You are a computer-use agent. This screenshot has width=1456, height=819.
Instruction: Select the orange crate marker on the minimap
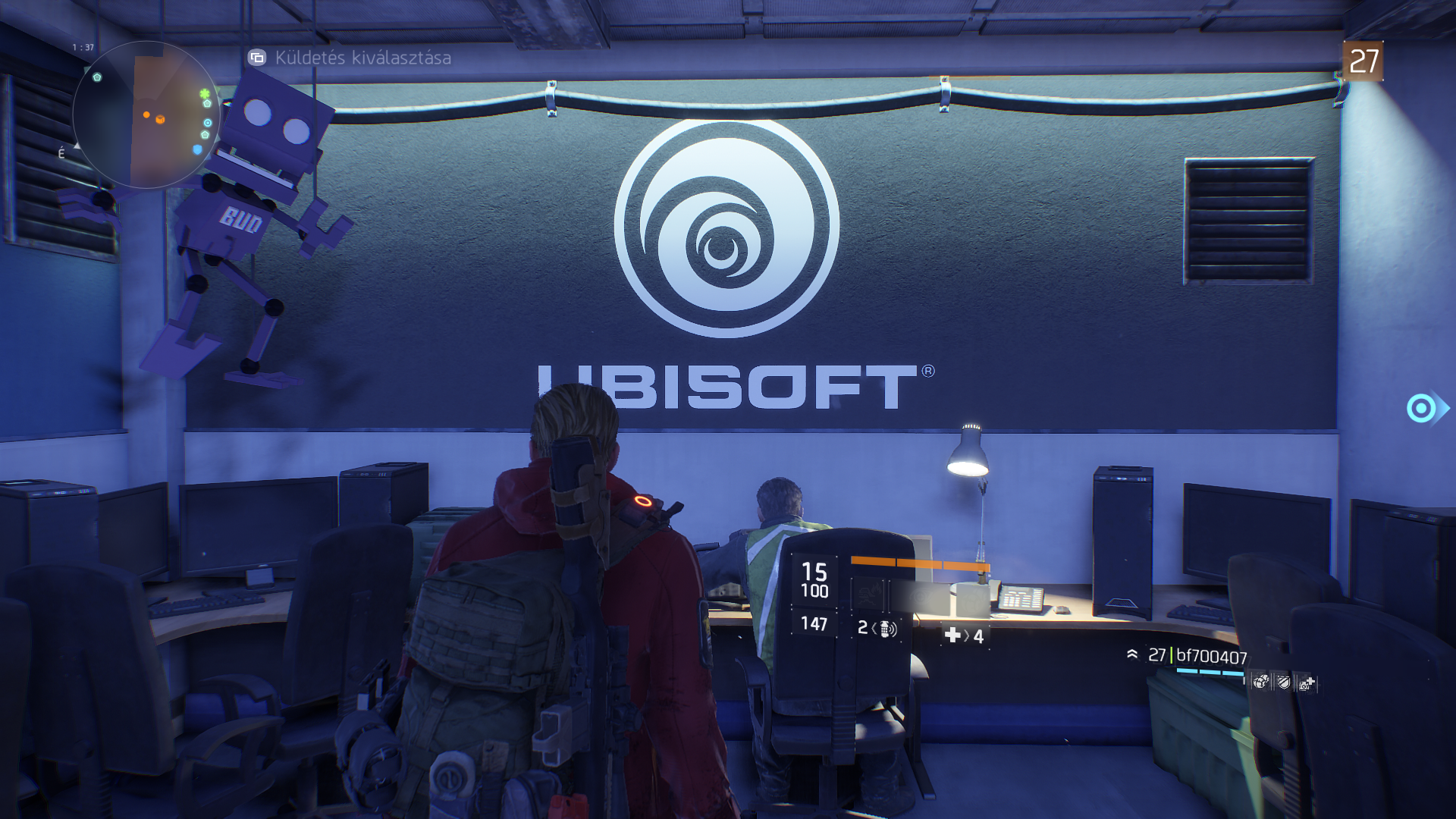coord(160,119)
